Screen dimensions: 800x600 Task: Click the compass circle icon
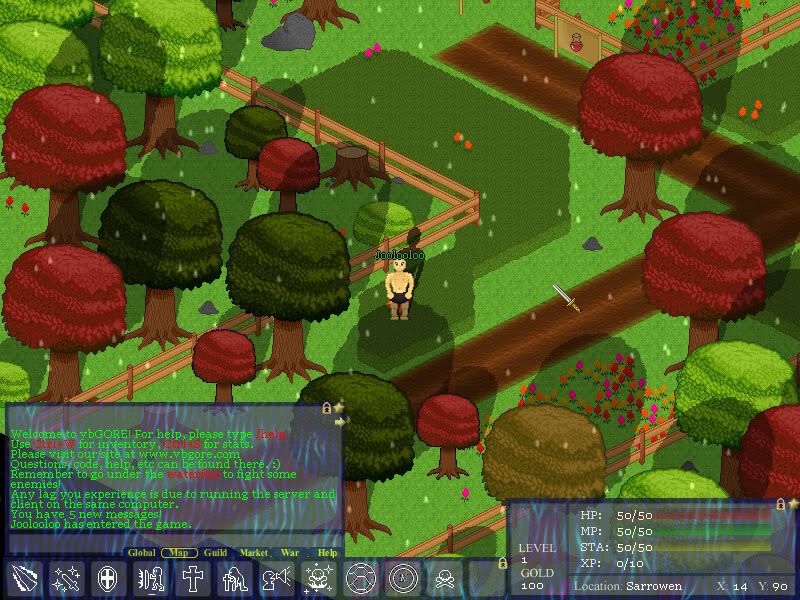pyautogui.click(x=402, y=579)
